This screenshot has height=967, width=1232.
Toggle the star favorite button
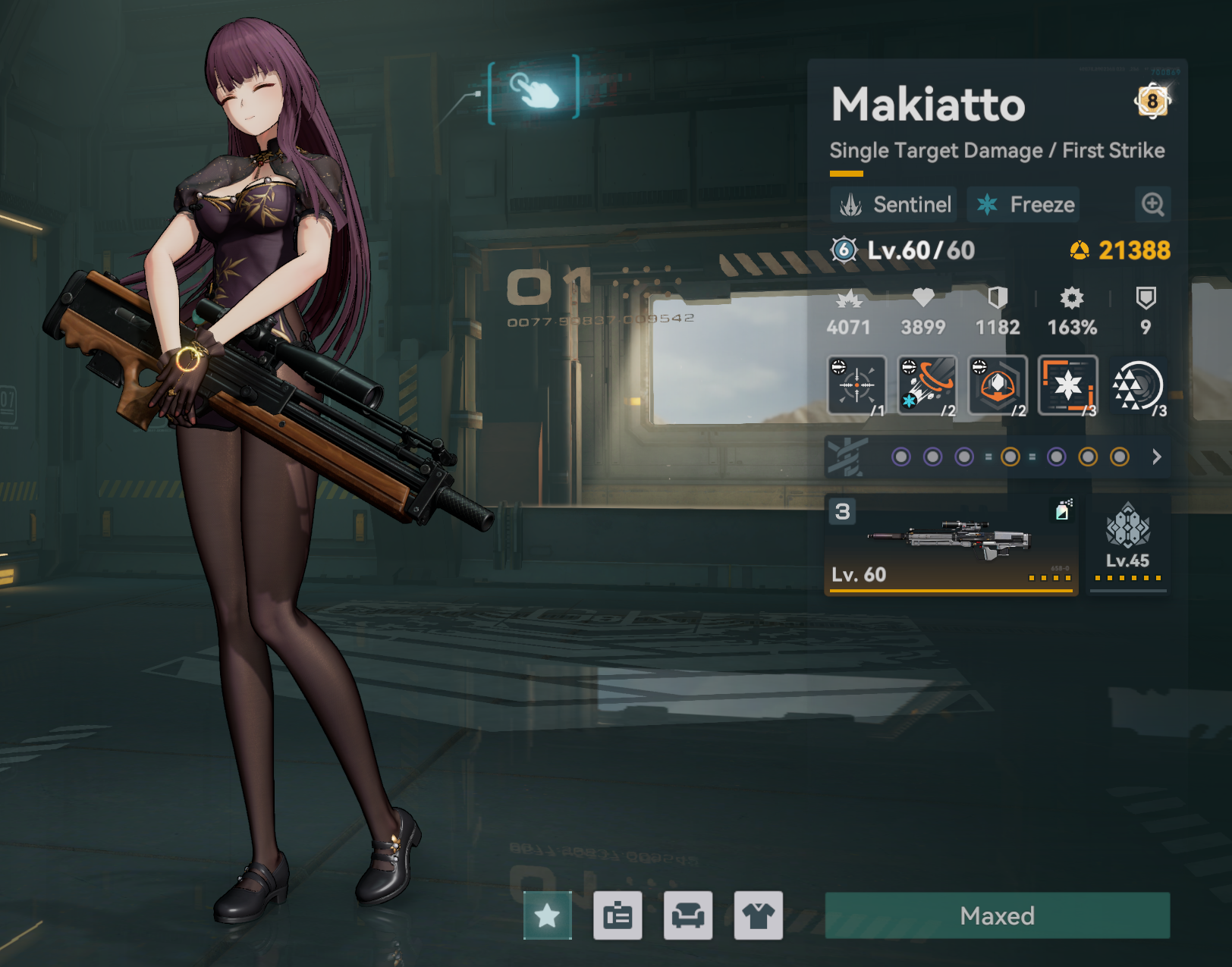pyautogui.click(x=547, y=916)
